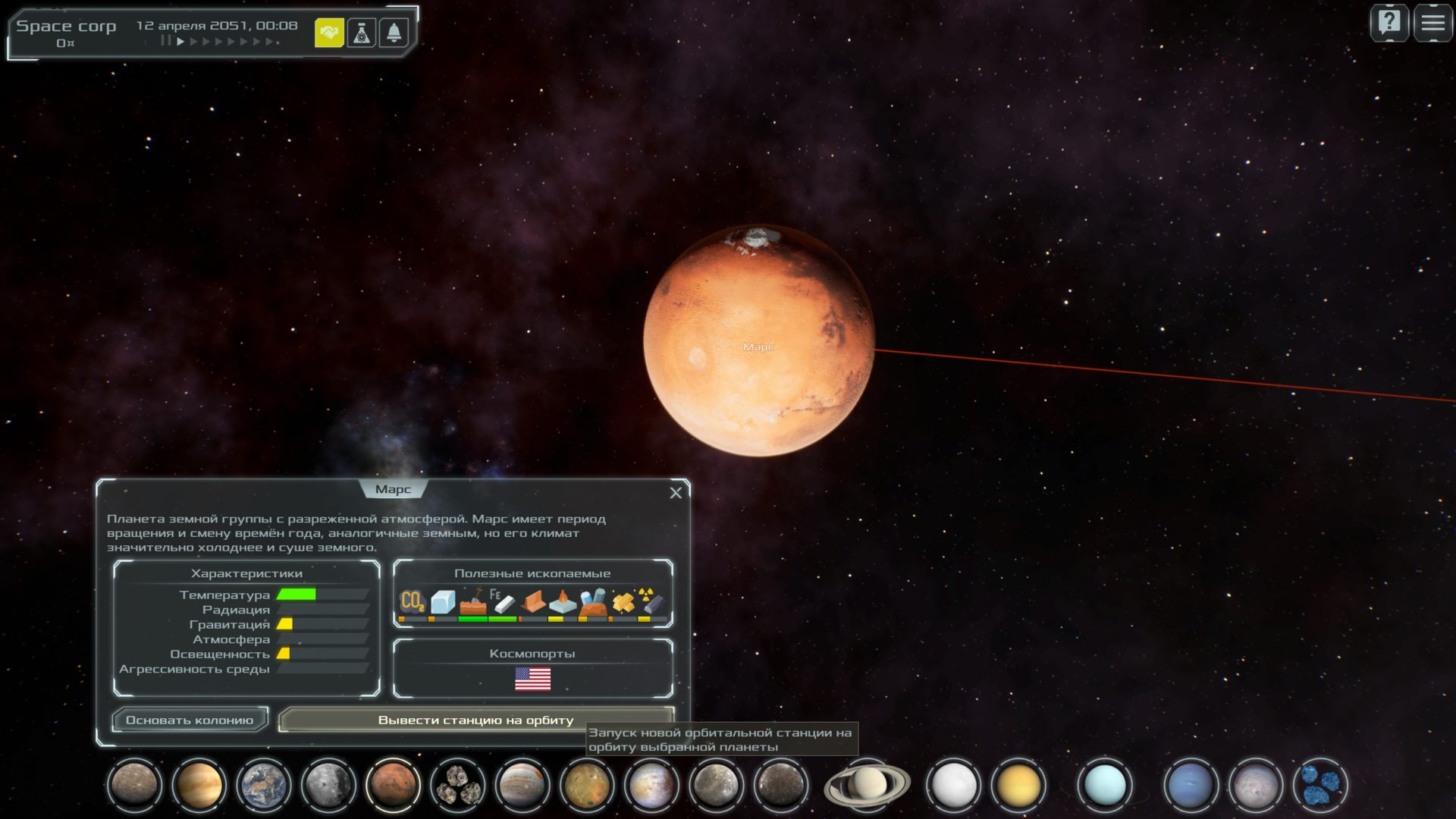The height and width of the screenshot is (819, 1456).
Task: Open the research flask icon
Action: [x=362, y=33]
